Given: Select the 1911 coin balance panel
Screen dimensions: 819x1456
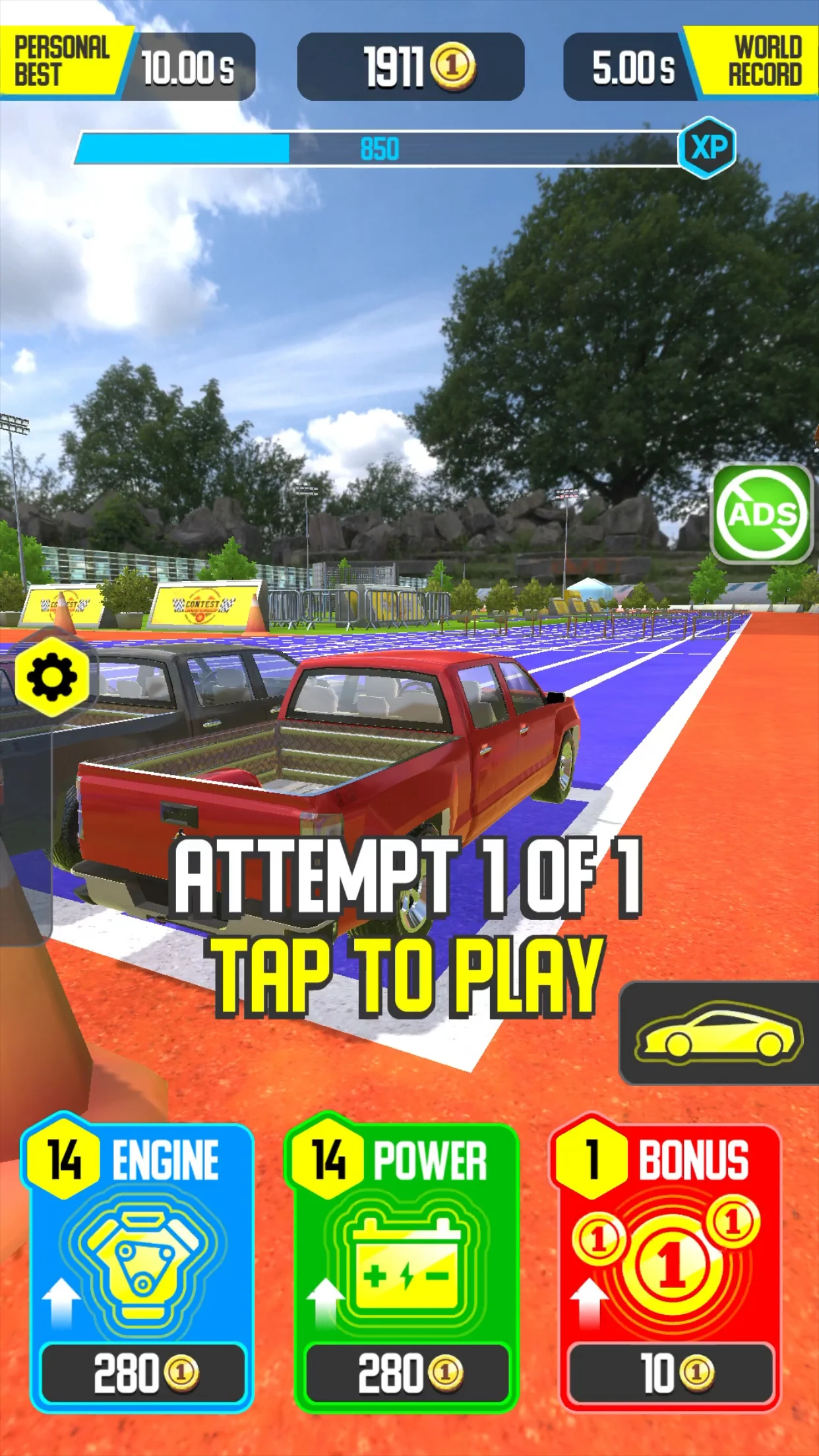Looking at the screenshot, I should click(411, 67).
